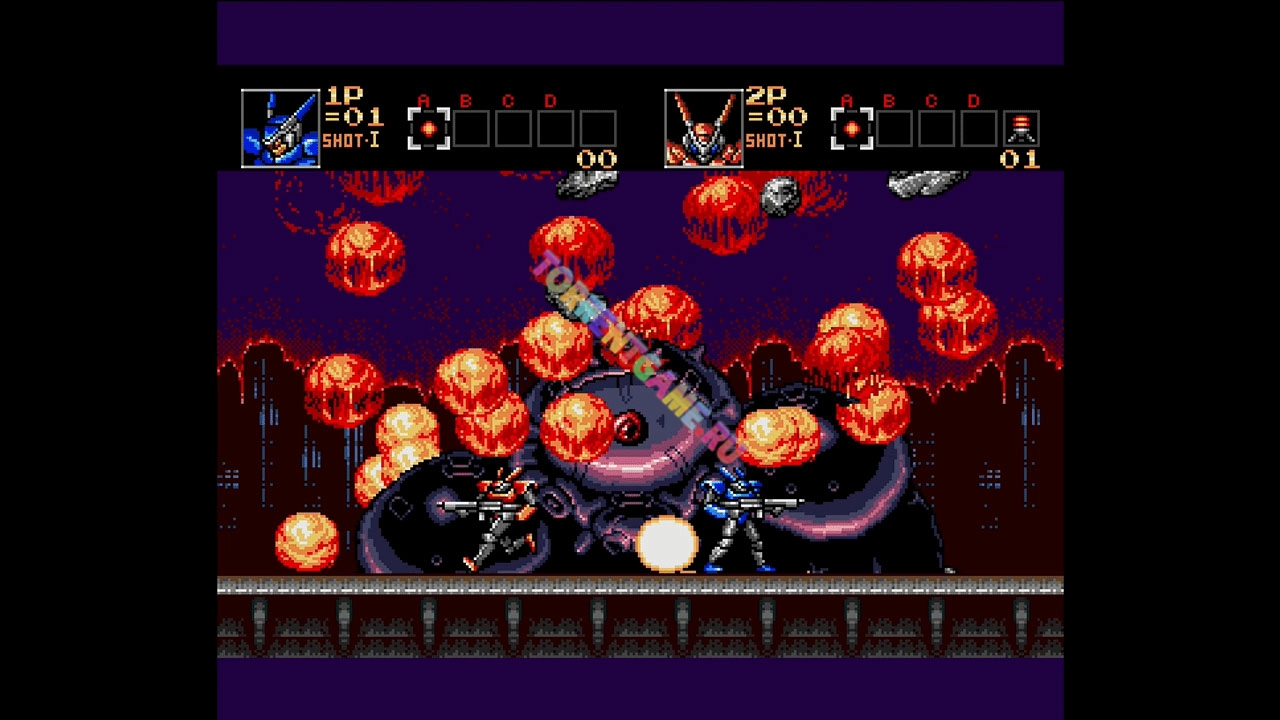Select player 1's blue robot portrait
Screen dimensions: 1280x720
280,128
